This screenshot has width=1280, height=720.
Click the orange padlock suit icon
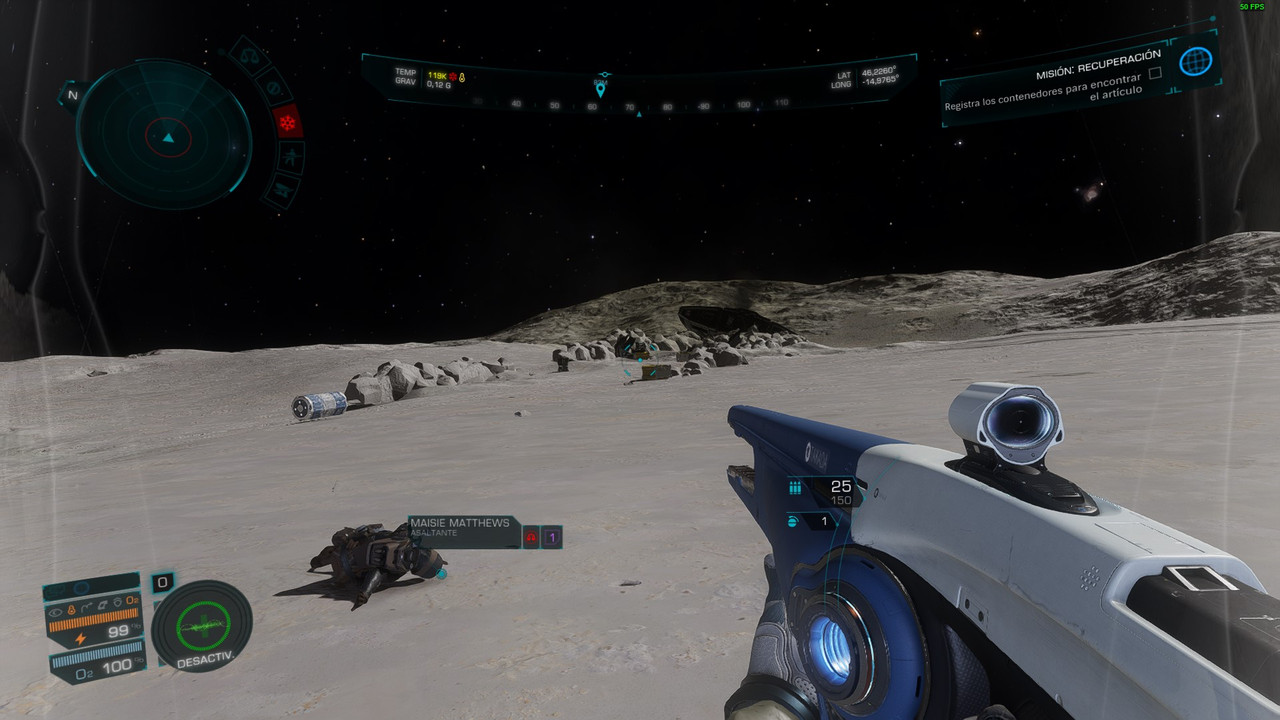(72, 608)
